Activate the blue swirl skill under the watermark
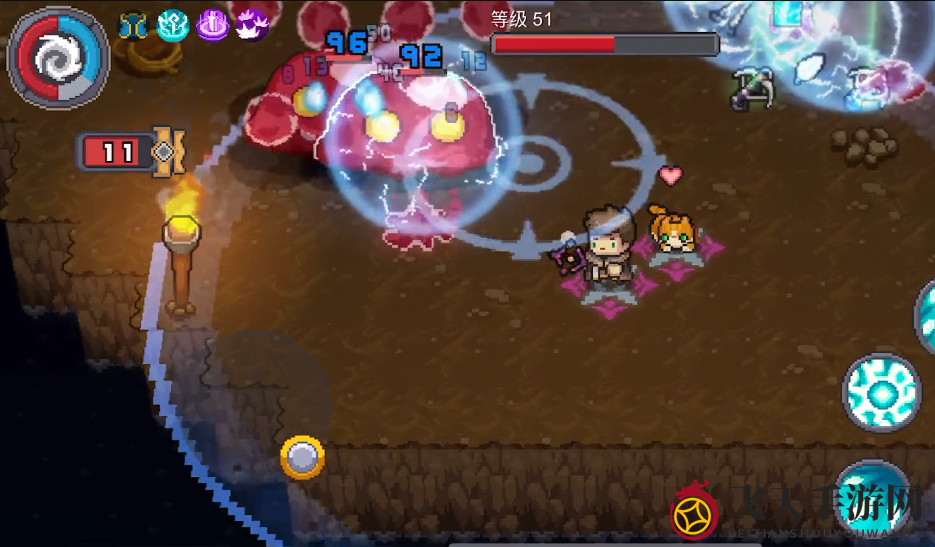Viewport: 935px width, 547px height. point(873,500)
